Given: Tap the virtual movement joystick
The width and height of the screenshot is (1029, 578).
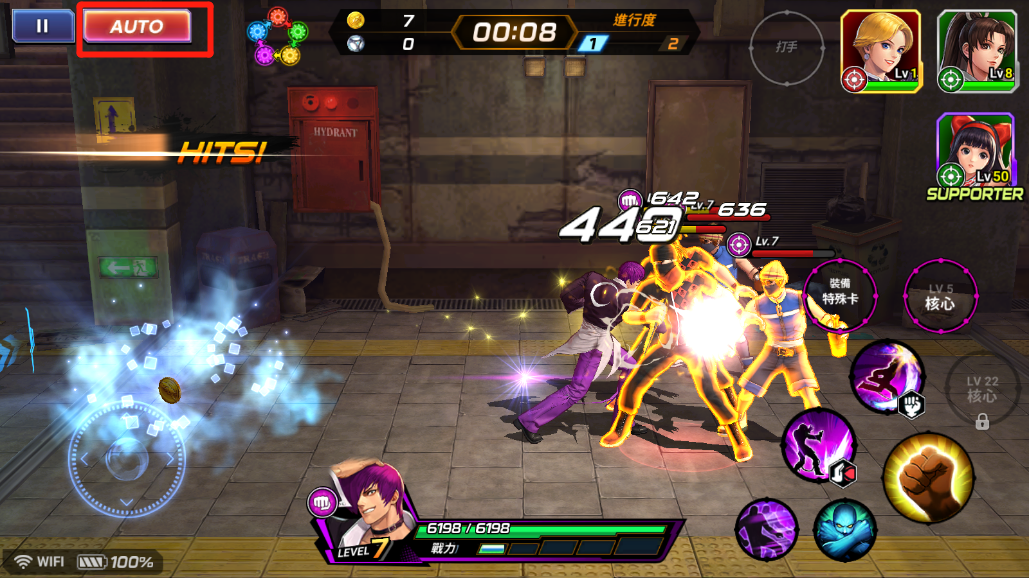Looking at the screenshot, I should click(127, 459).
